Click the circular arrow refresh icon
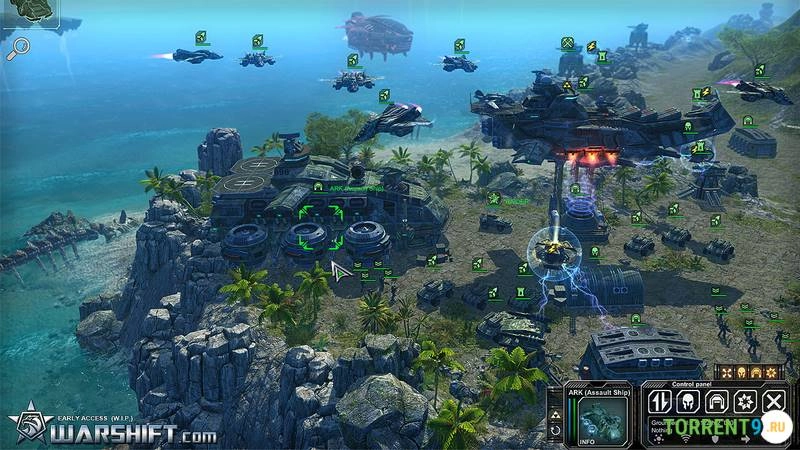This screenshot has width=800, height=450. [x=556, y=431]
